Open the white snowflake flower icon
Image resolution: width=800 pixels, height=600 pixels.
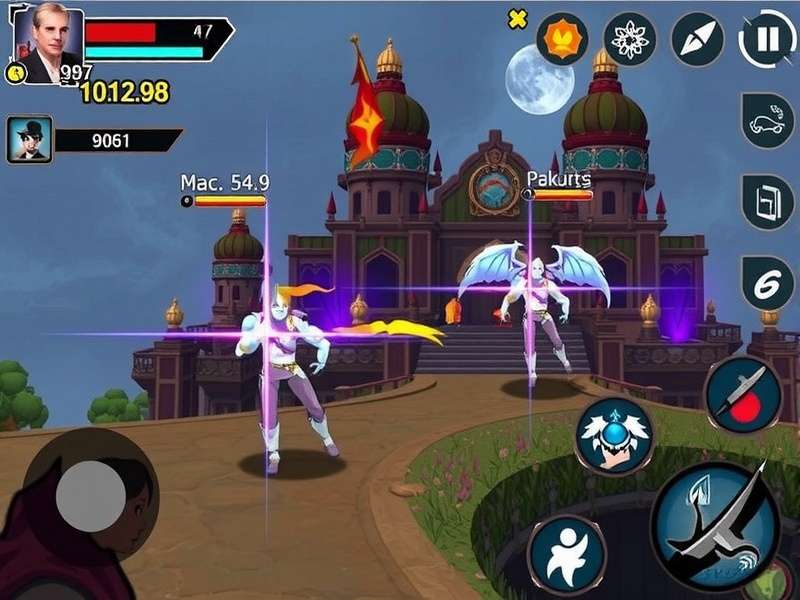(x=630, y=39)
